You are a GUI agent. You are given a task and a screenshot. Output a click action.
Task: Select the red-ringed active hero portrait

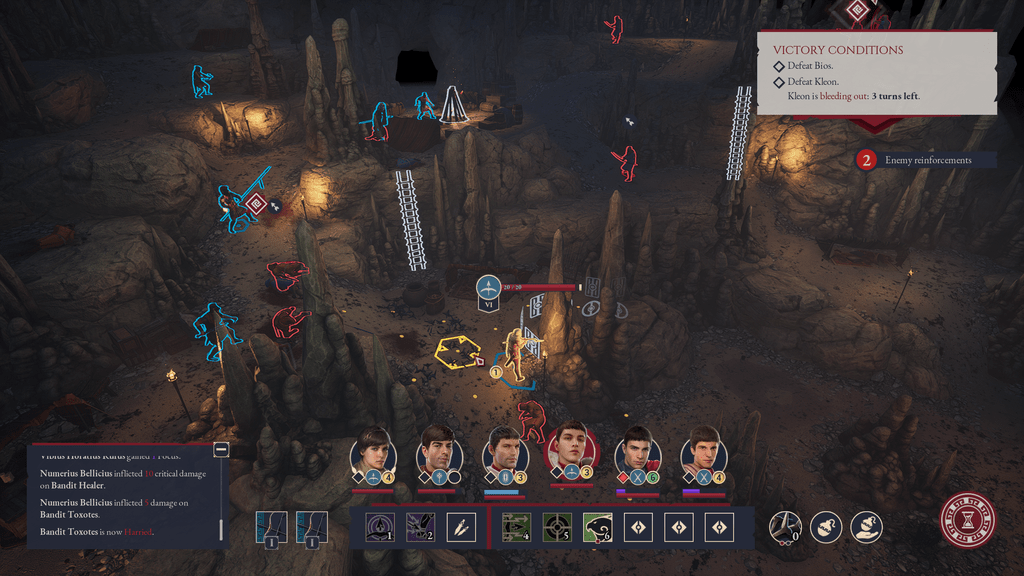pos(571,451)
